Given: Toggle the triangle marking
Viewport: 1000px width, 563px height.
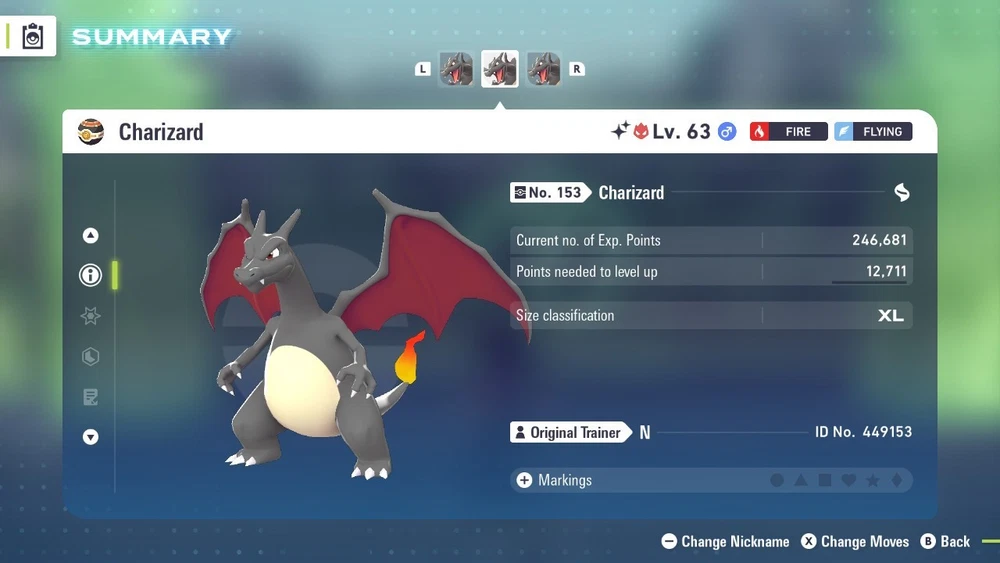Looking at the screenshot, I should [801, 481].
